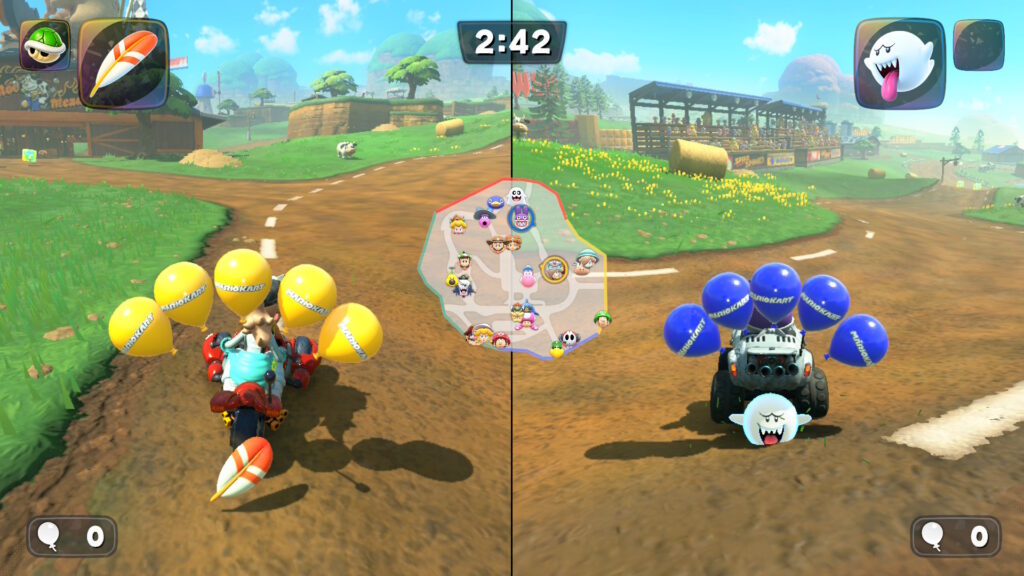Select the green shell reserve item
Screen dimensions: 1024x576
pos(45,45)
